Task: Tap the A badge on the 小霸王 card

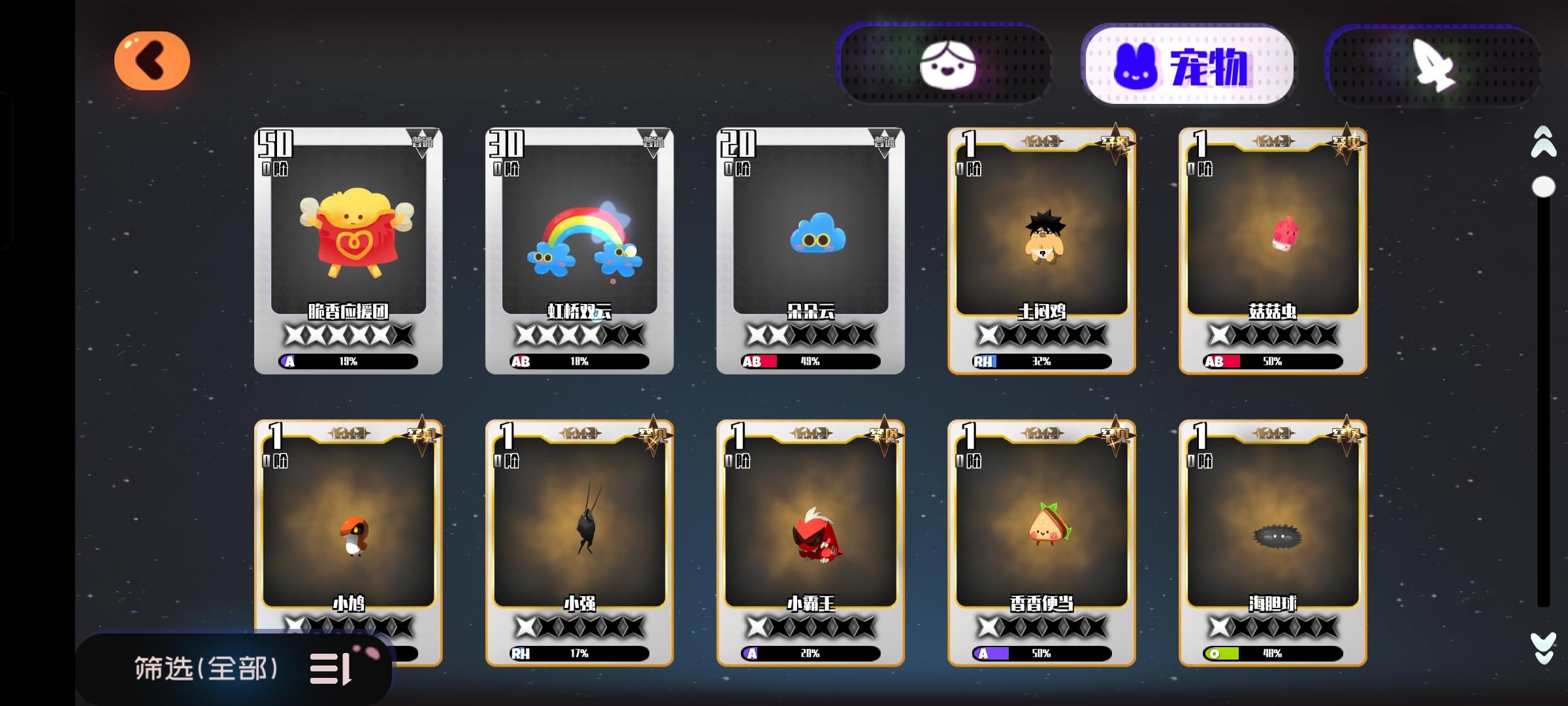Action: 753,652
